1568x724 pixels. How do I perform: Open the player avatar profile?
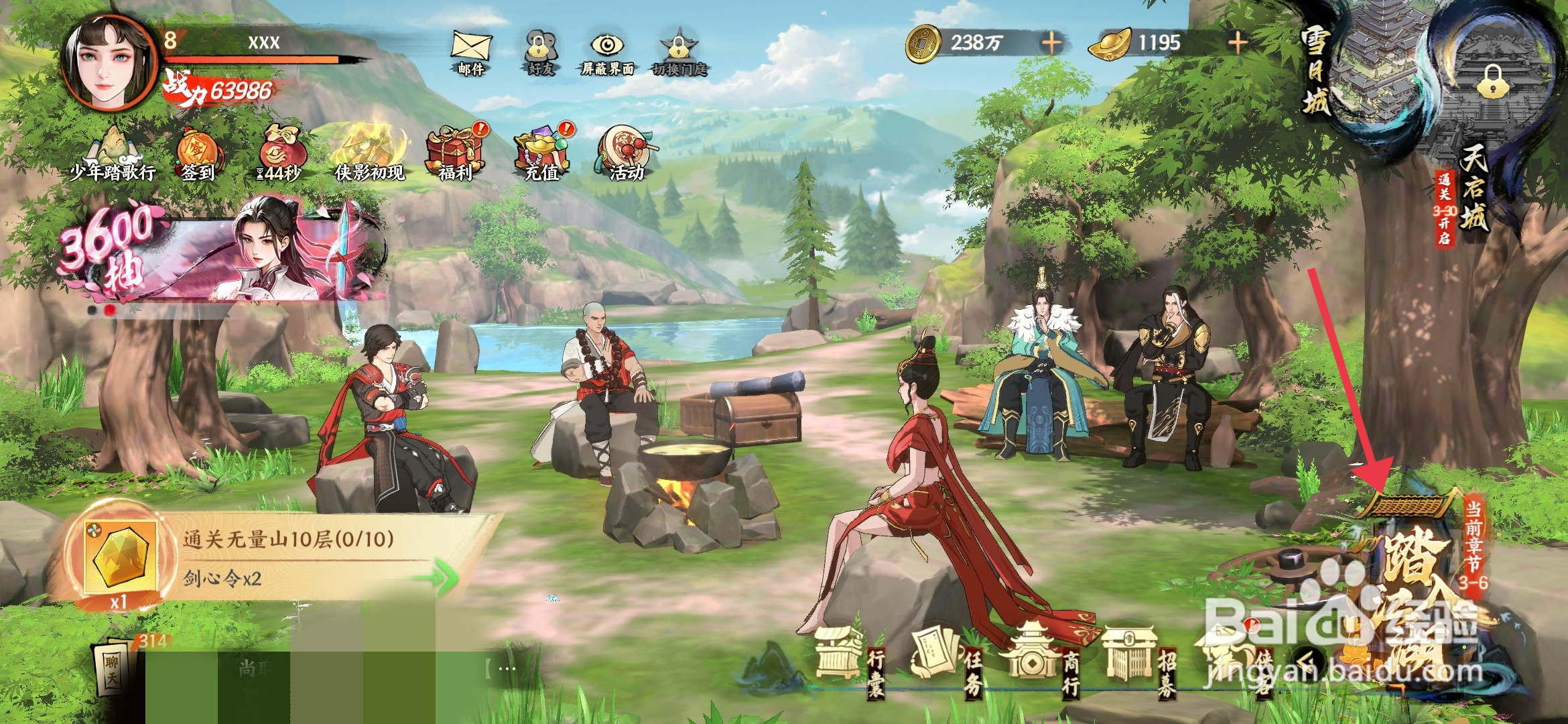pos(107,64)
